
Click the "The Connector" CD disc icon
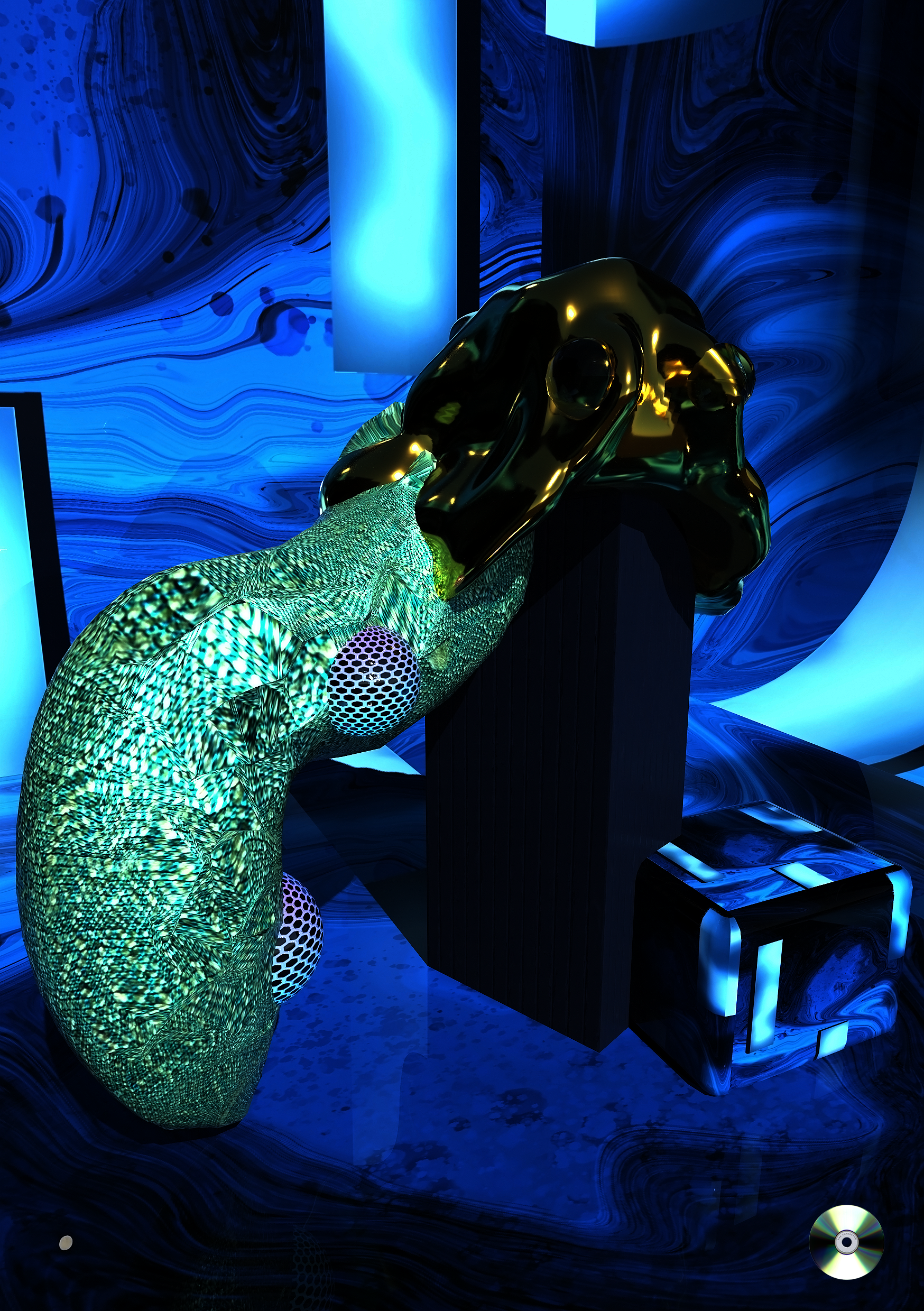click(846, 1241)
